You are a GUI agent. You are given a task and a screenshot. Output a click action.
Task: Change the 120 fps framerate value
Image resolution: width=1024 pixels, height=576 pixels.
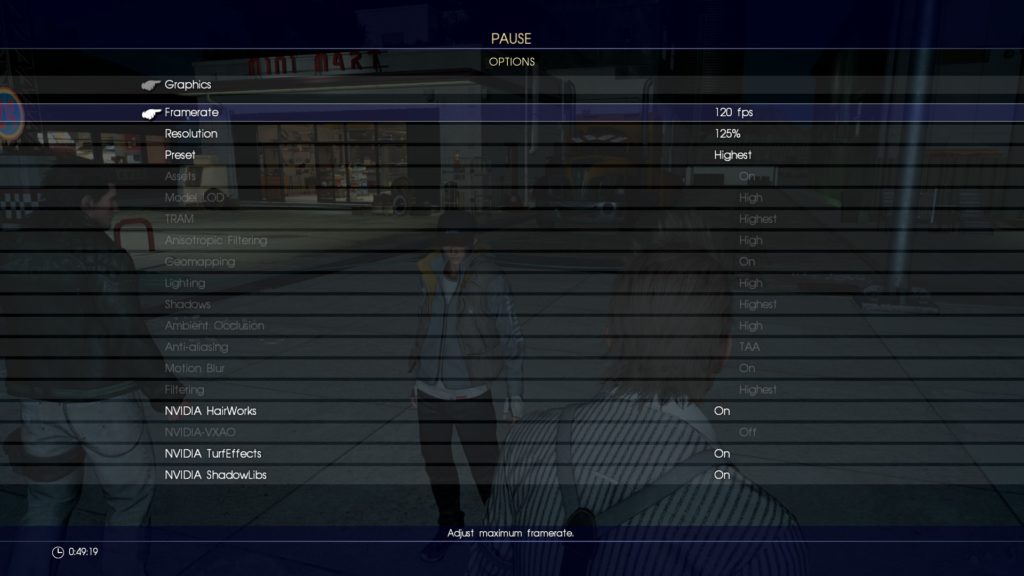tap(732, 113)
